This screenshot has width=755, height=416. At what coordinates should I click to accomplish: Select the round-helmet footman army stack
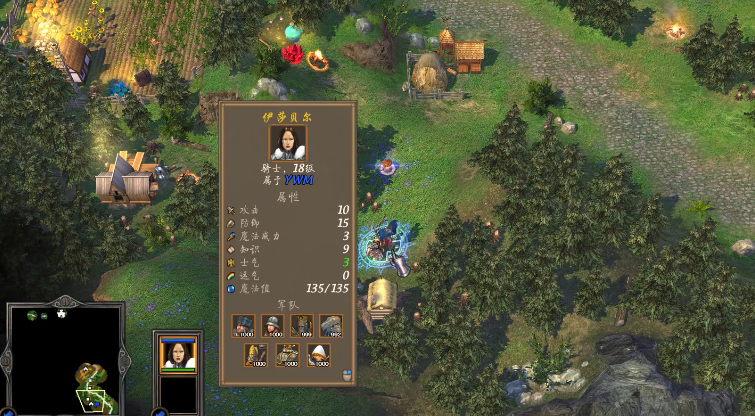(273, 326)
